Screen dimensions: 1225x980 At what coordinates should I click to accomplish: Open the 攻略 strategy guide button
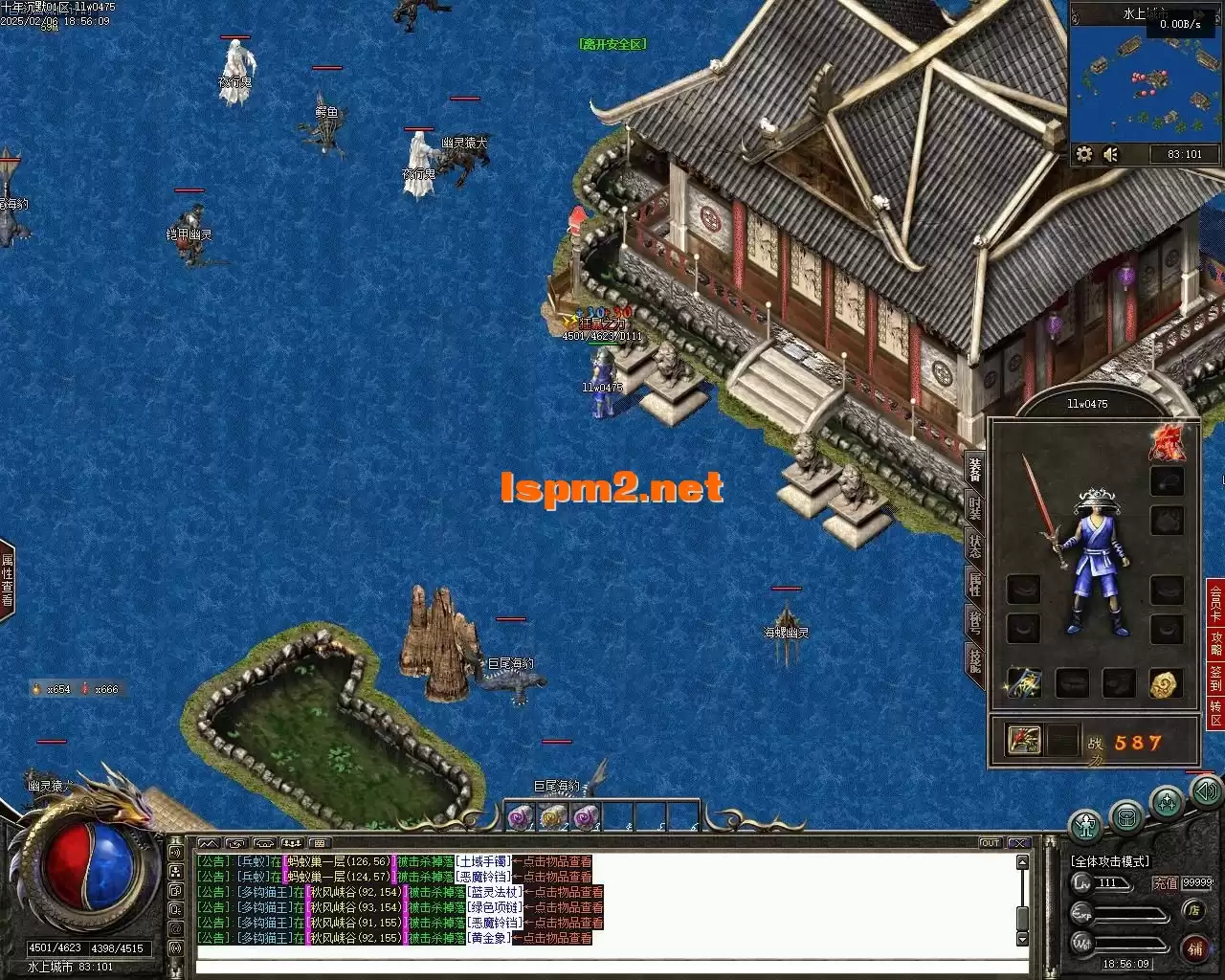pos(1215,643)
